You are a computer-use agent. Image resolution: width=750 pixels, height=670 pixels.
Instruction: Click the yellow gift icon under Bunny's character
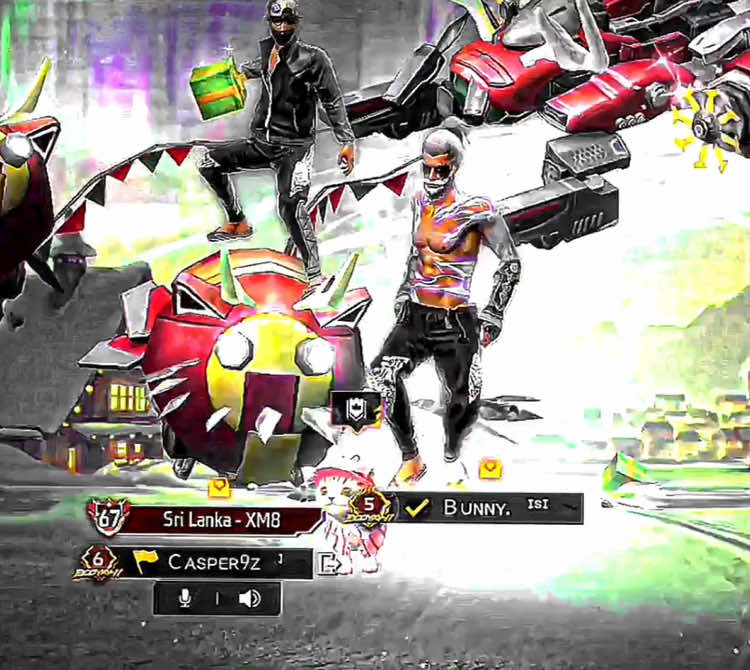click(489, 467)
